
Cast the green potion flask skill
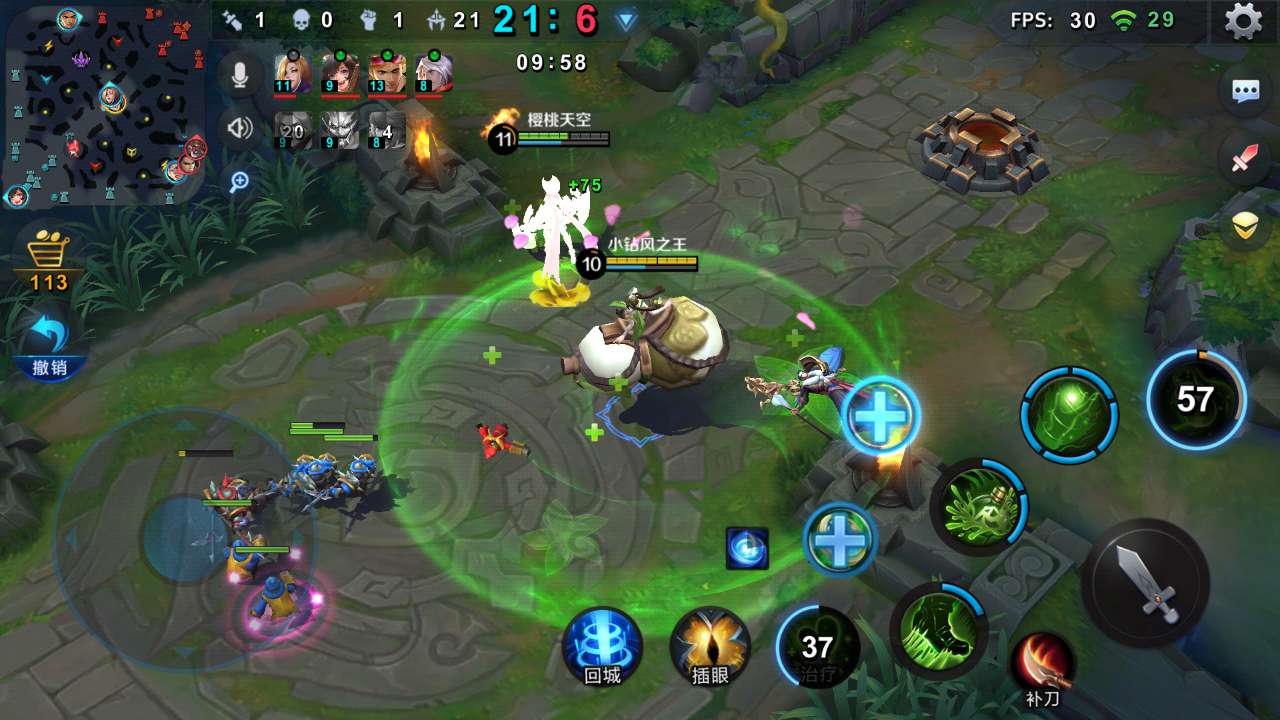click(x=979, y=507)
